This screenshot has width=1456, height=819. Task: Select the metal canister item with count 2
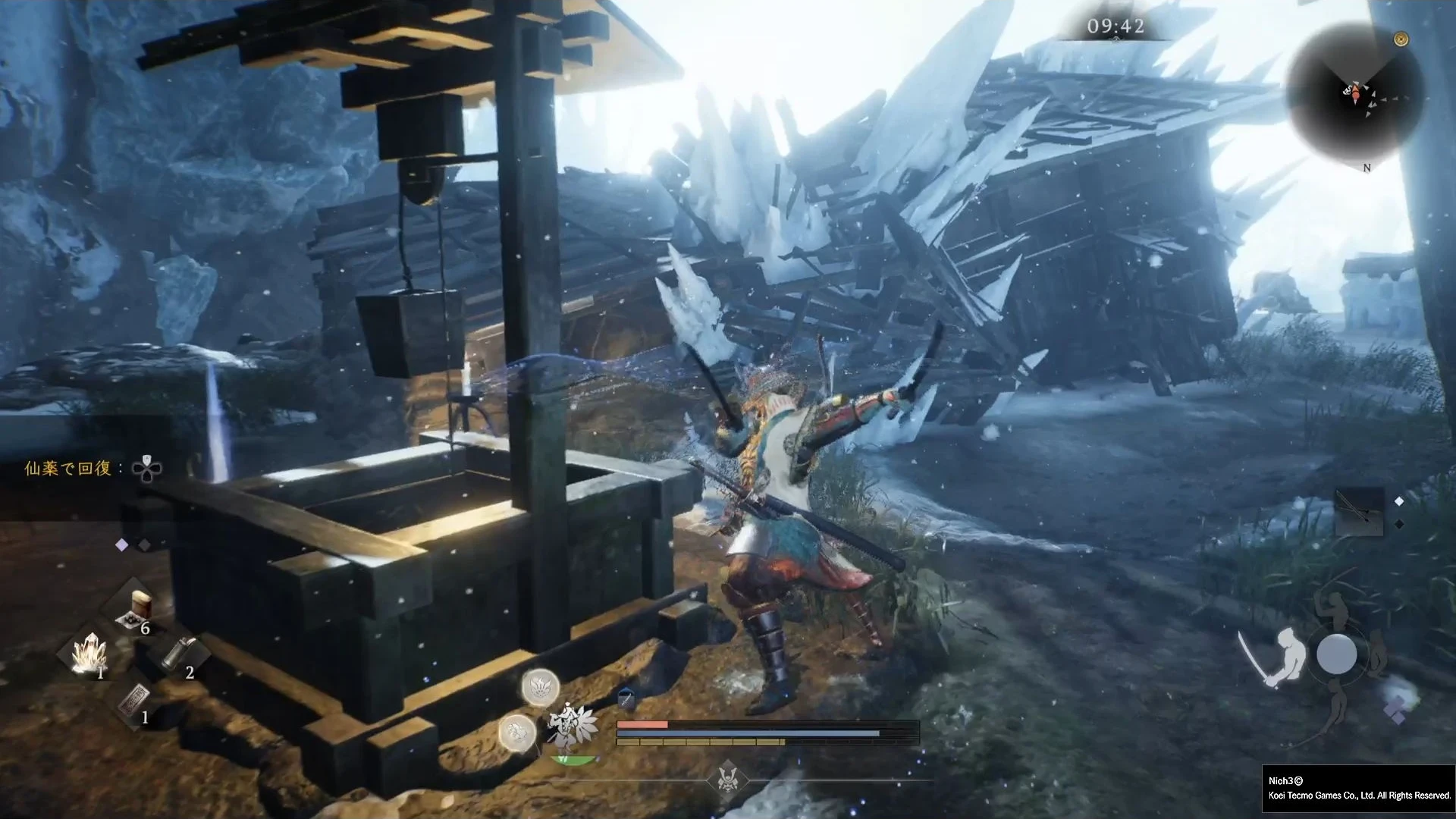(180, 652)
